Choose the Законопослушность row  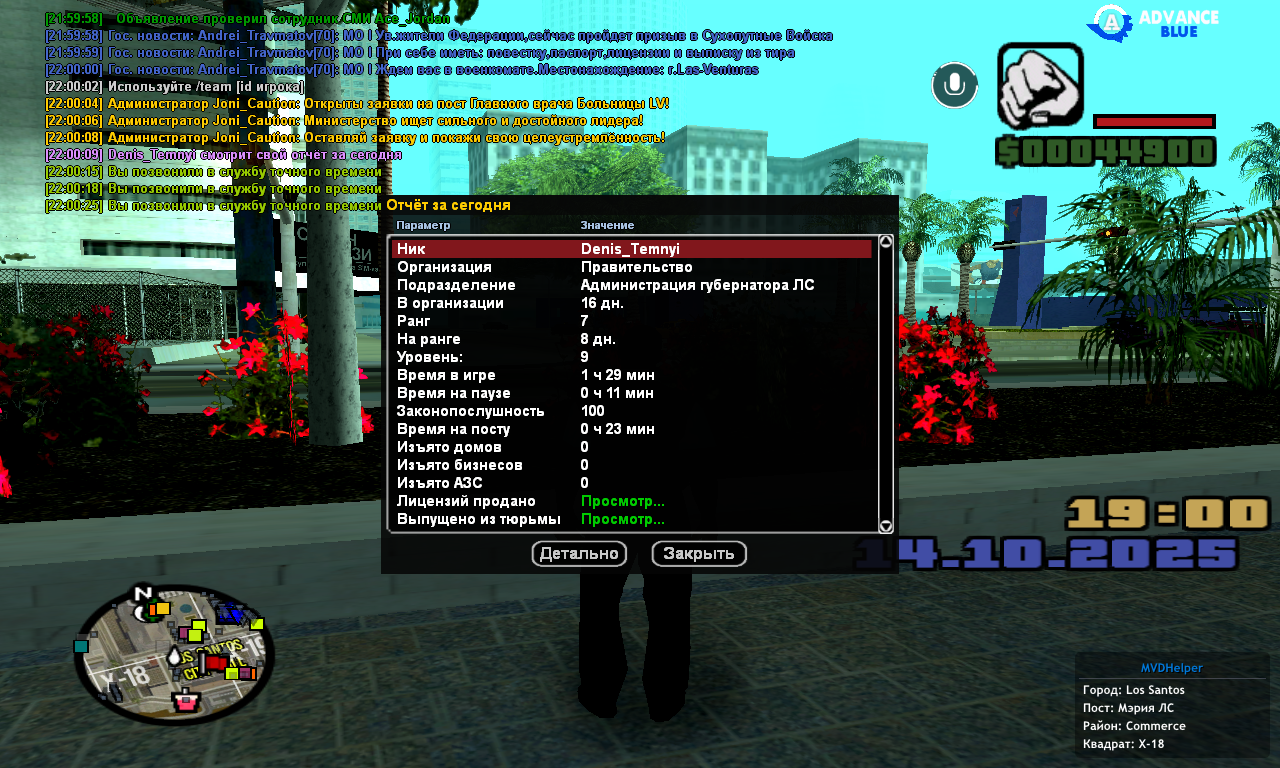click(x=630, y=411)
